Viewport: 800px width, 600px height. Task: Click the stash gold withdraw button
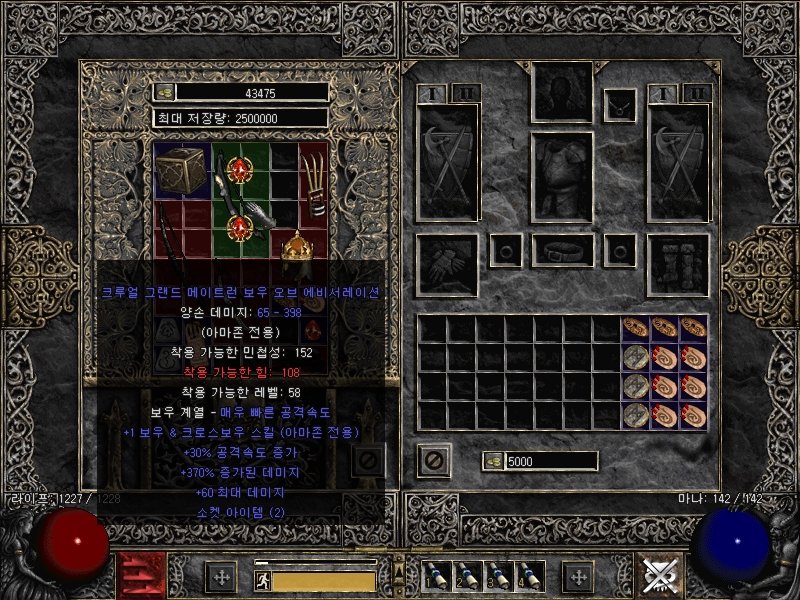coord(165,92)
